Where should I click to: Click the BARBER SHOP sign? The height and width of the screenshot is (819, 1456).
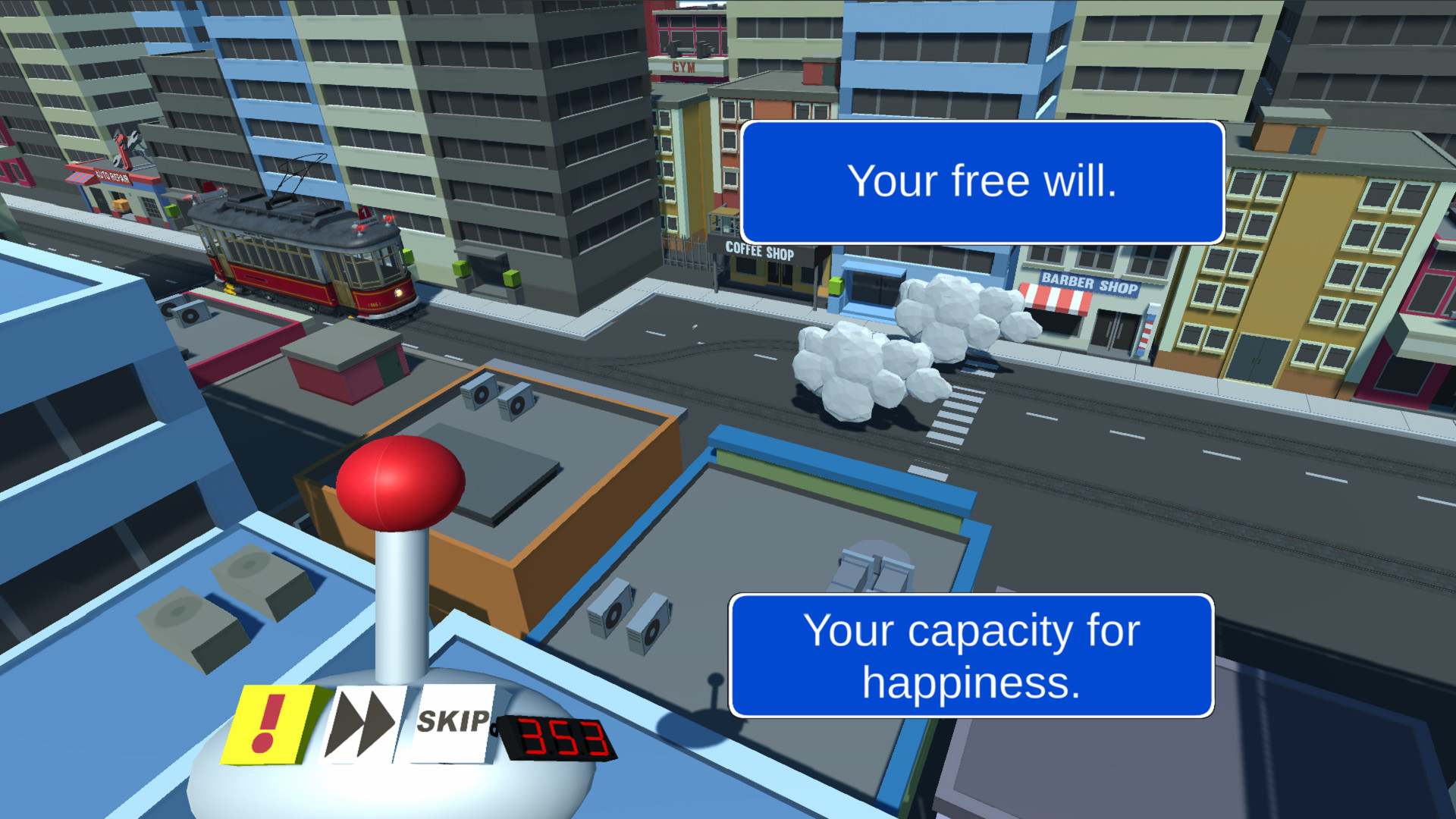[x=1090, y=285]
